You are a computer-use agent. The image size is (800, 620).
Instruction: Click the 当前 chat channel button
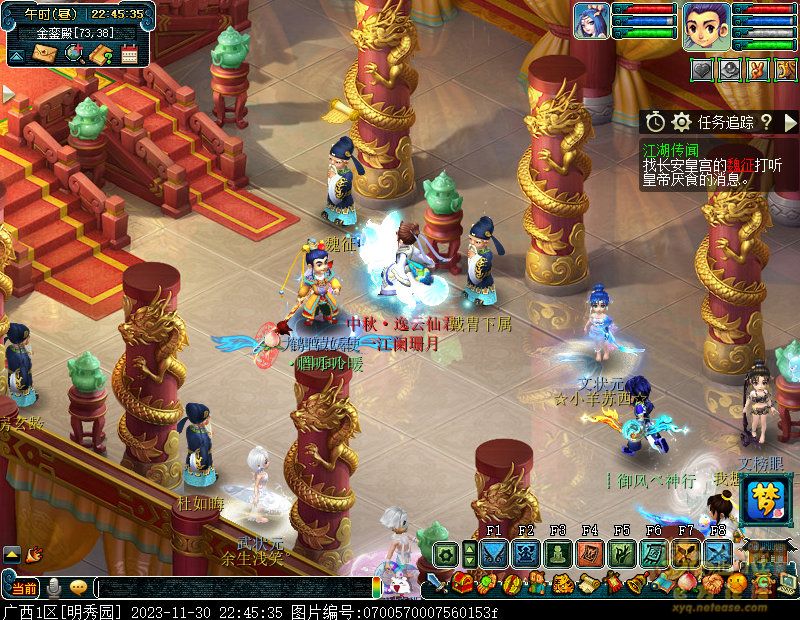click(24, 587)
